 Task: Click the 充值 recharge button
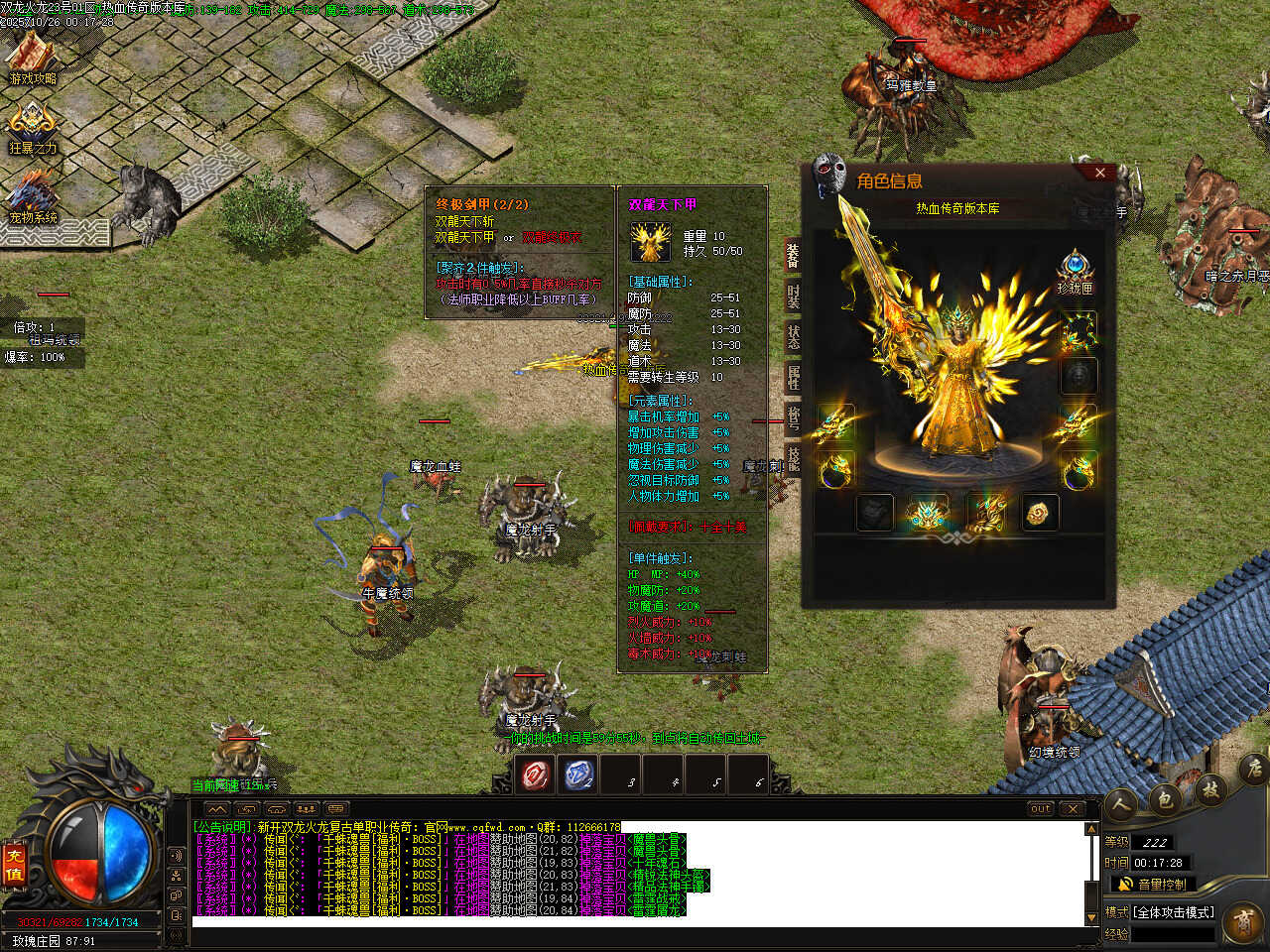[14, 864]
